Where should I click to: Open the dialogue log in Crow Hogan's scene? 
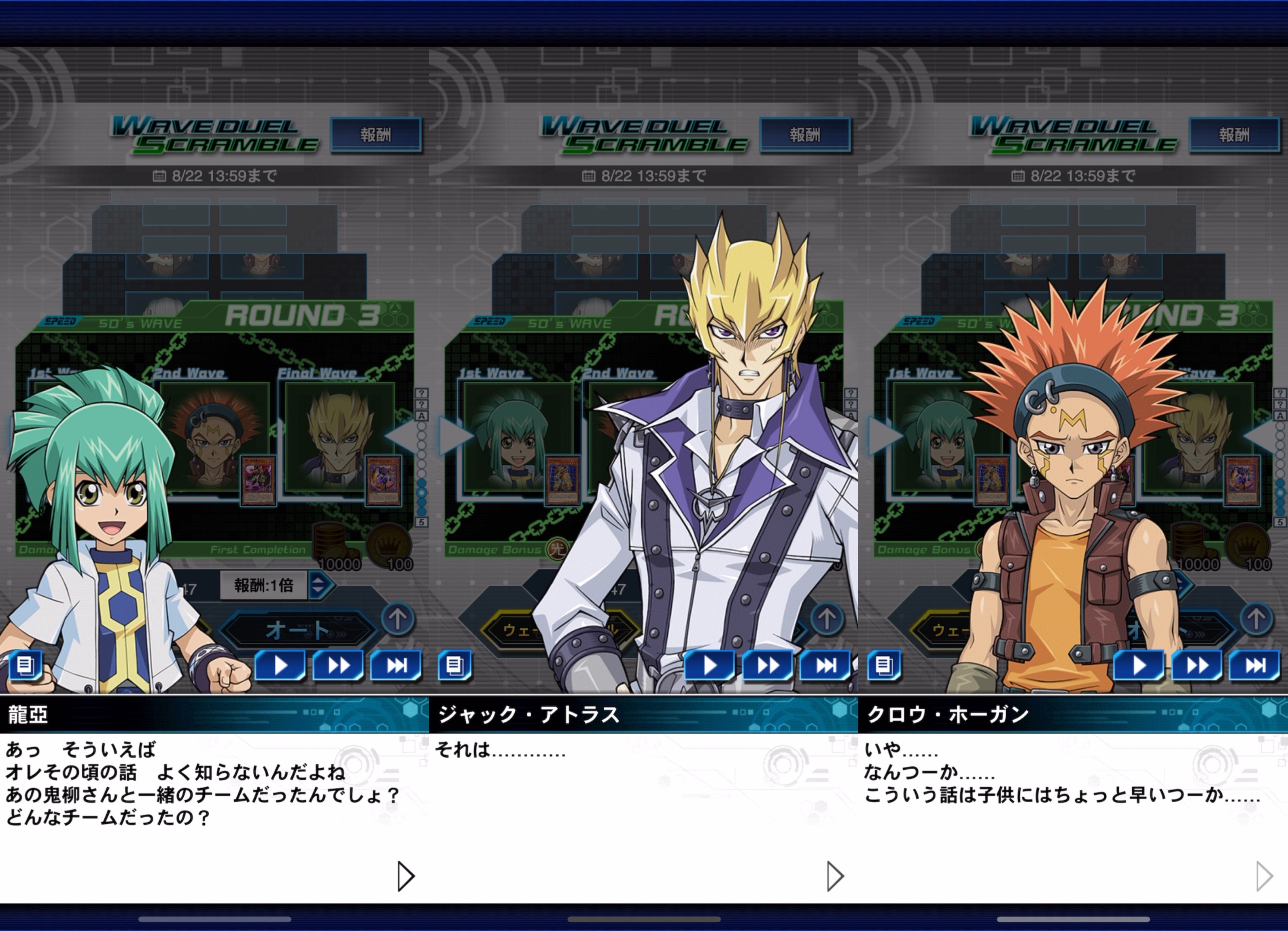tap(884, 665)
